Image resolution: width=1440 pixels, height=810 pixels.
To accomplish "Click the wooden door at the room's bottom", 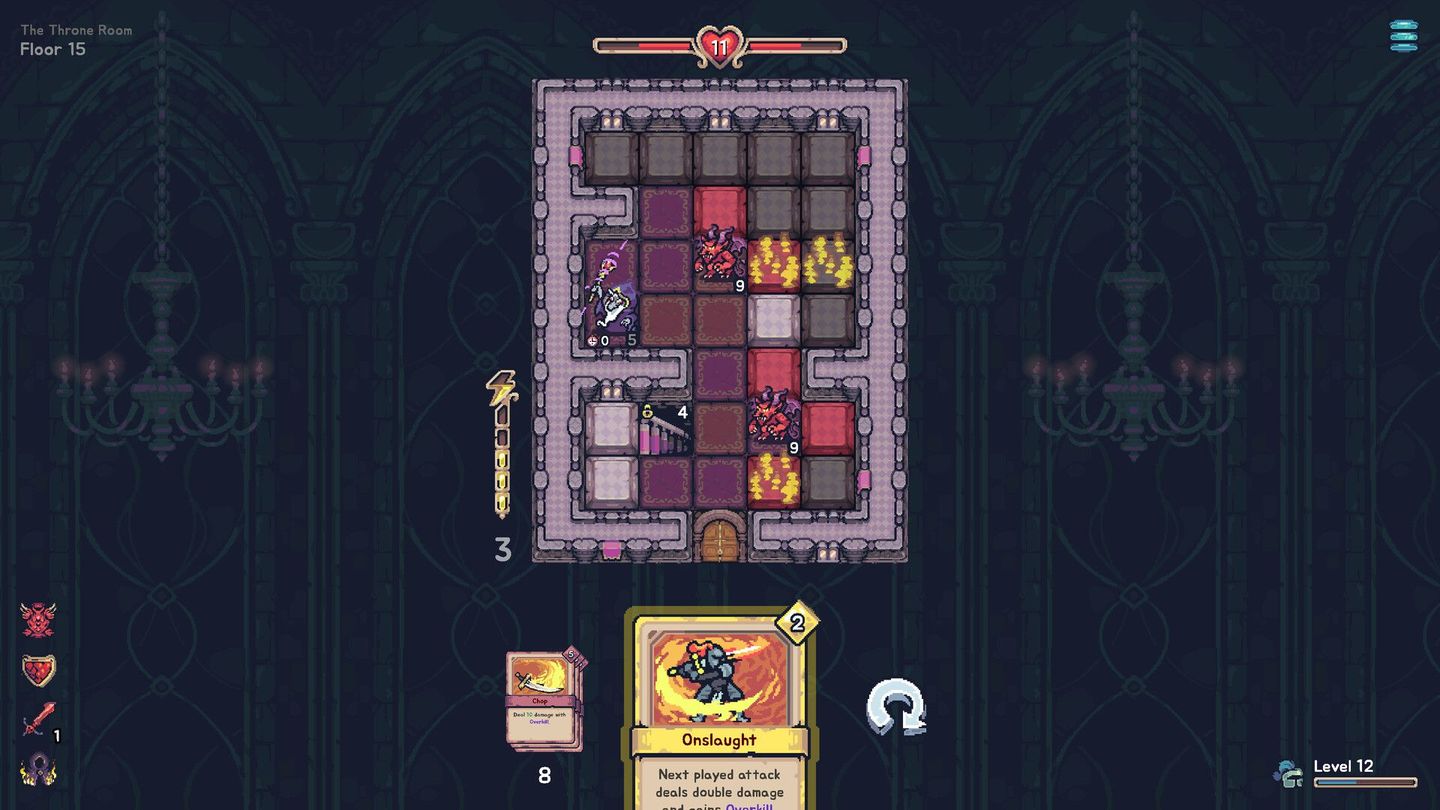I will click(718, 540).
